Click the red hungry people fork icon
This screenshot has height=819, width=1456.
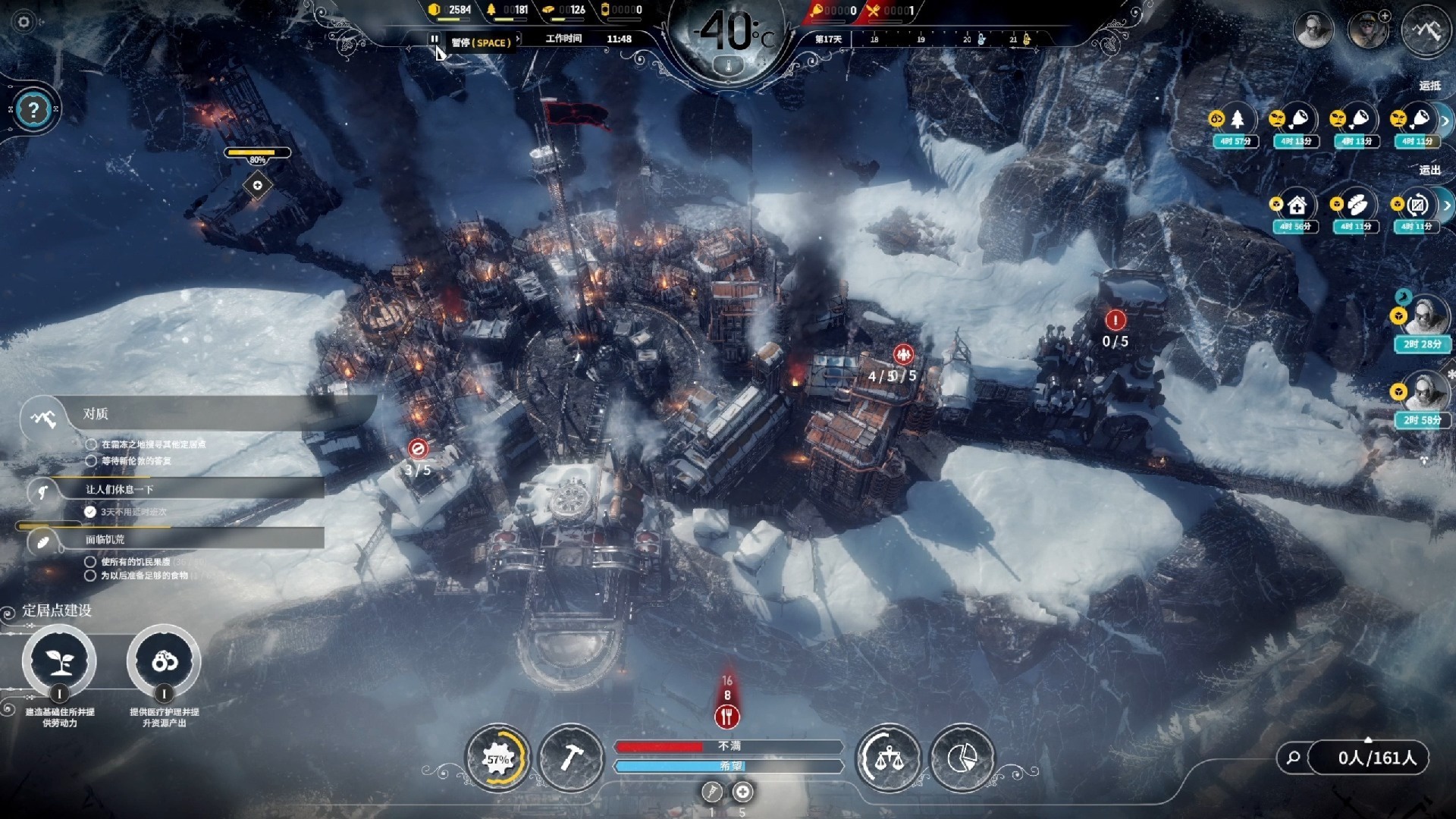click(726, 716)
